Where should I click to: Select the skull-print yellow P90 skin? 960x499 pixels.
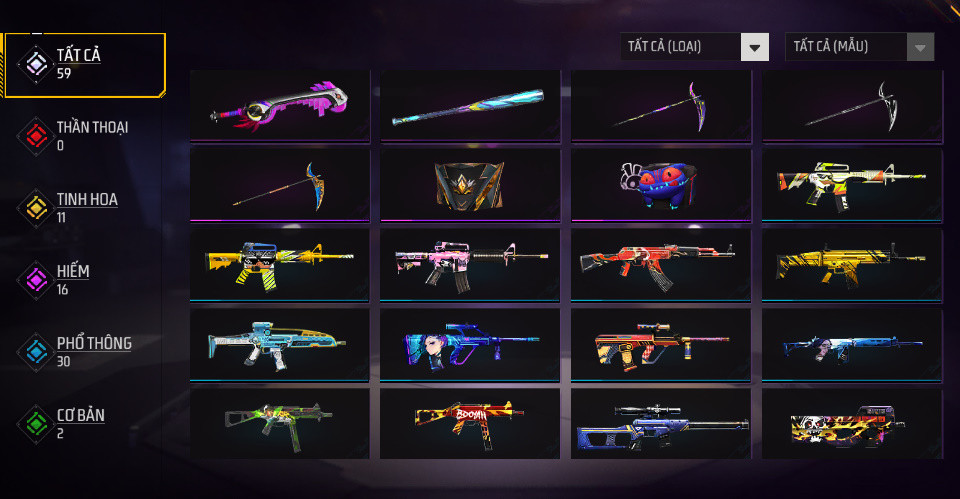(x=852, y=423)
